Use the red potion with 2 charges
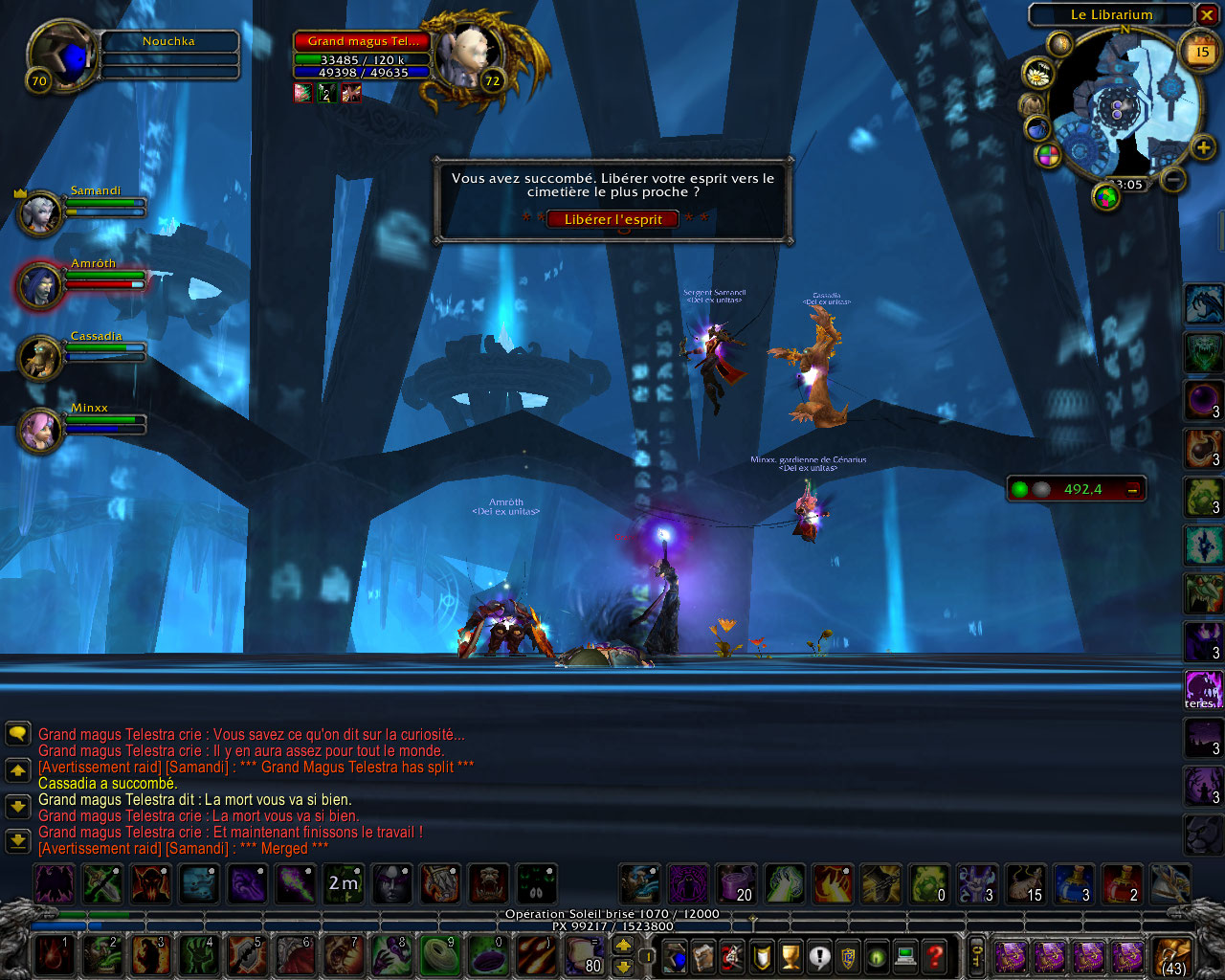Screen dimensions: 1225x980 click(1121, 883)
